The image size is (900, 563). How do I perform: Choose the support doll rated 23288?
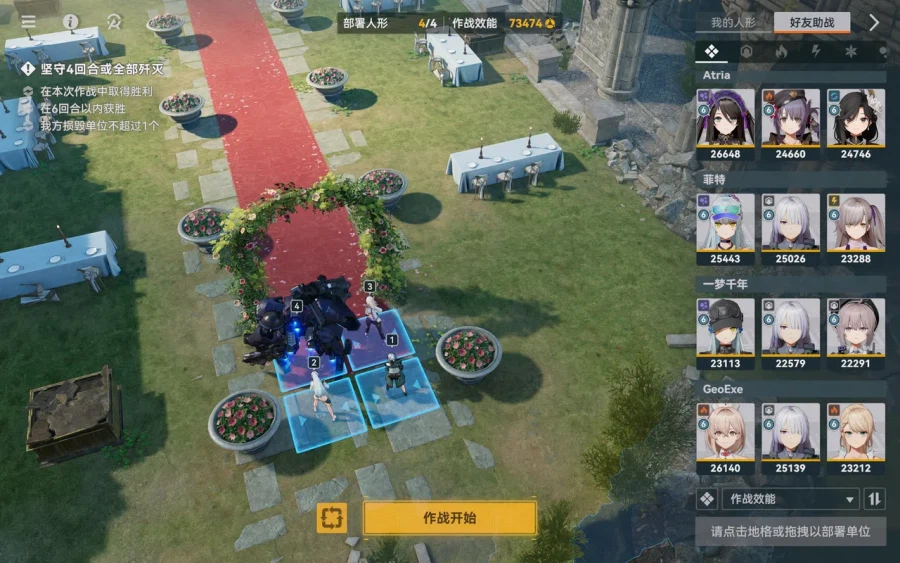tap(855, 228)
